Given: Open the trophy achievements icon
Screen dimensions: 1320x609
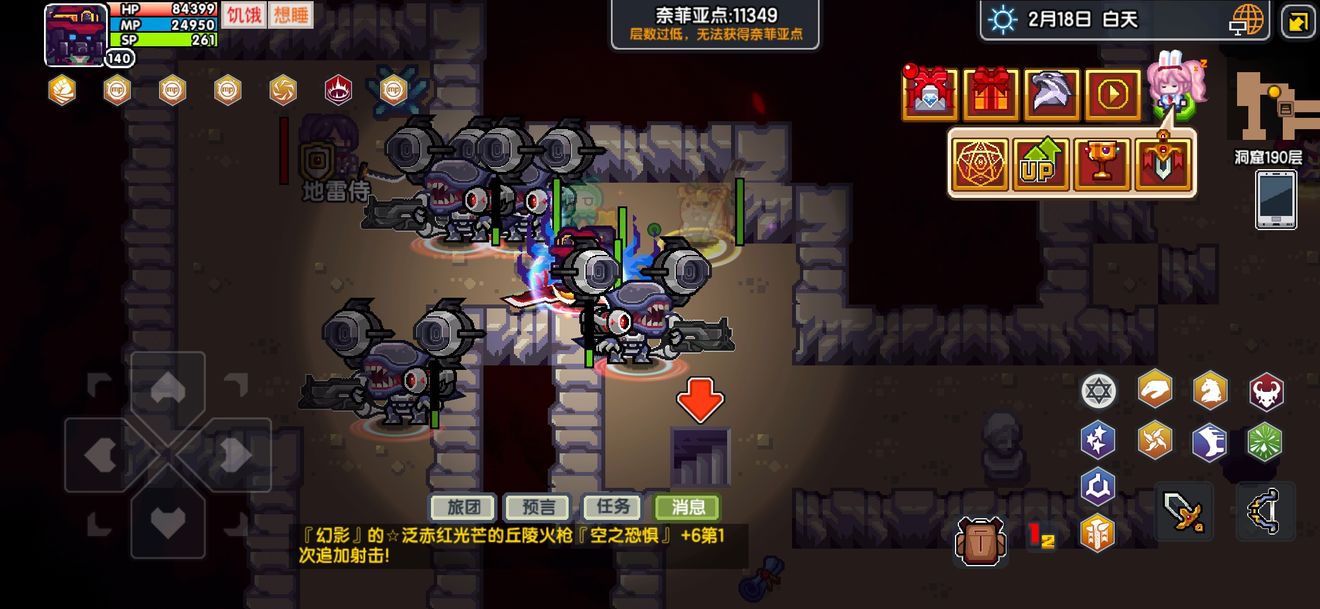Looking at the screenshot, I should 1101,164.
